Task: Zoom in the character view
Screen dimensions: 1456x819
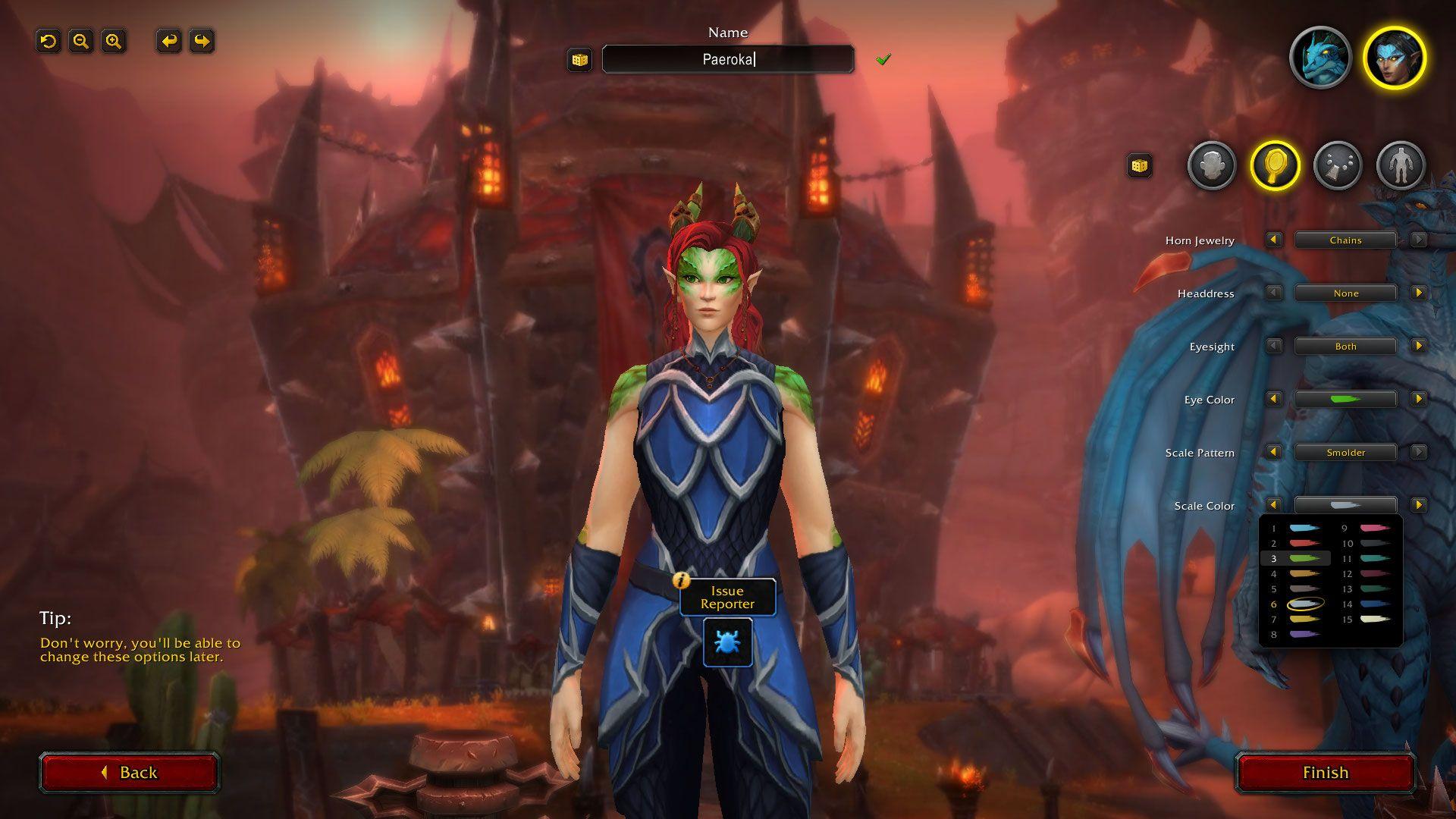Action: click(x=114, y=41)
